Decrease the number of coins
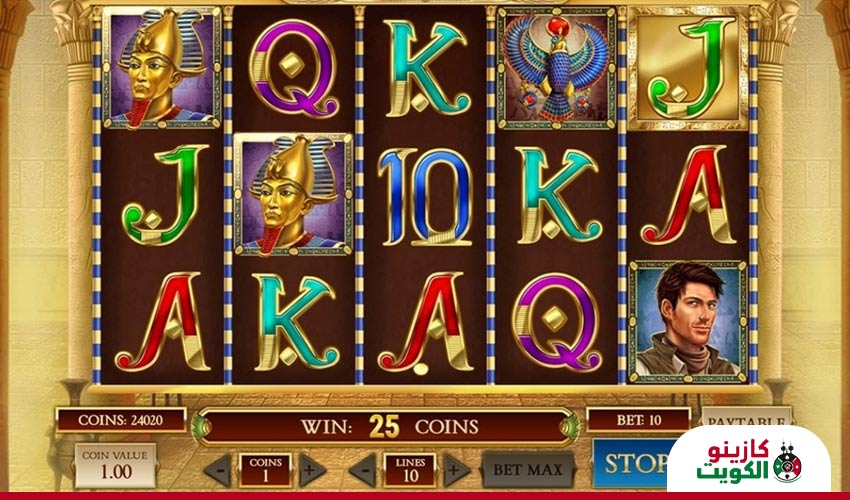850x500 pixels. (218, 468)
